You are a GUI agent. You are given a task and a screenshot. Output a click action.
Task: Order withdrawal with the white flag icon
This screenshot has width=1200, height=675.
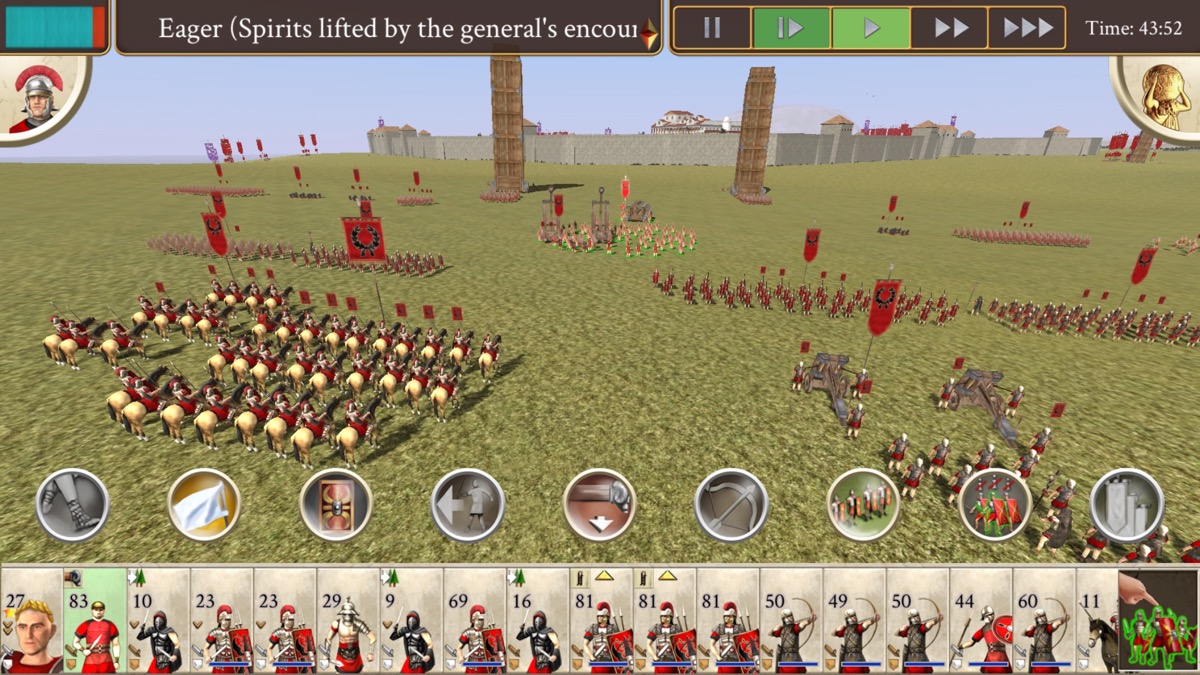[204, 505]
